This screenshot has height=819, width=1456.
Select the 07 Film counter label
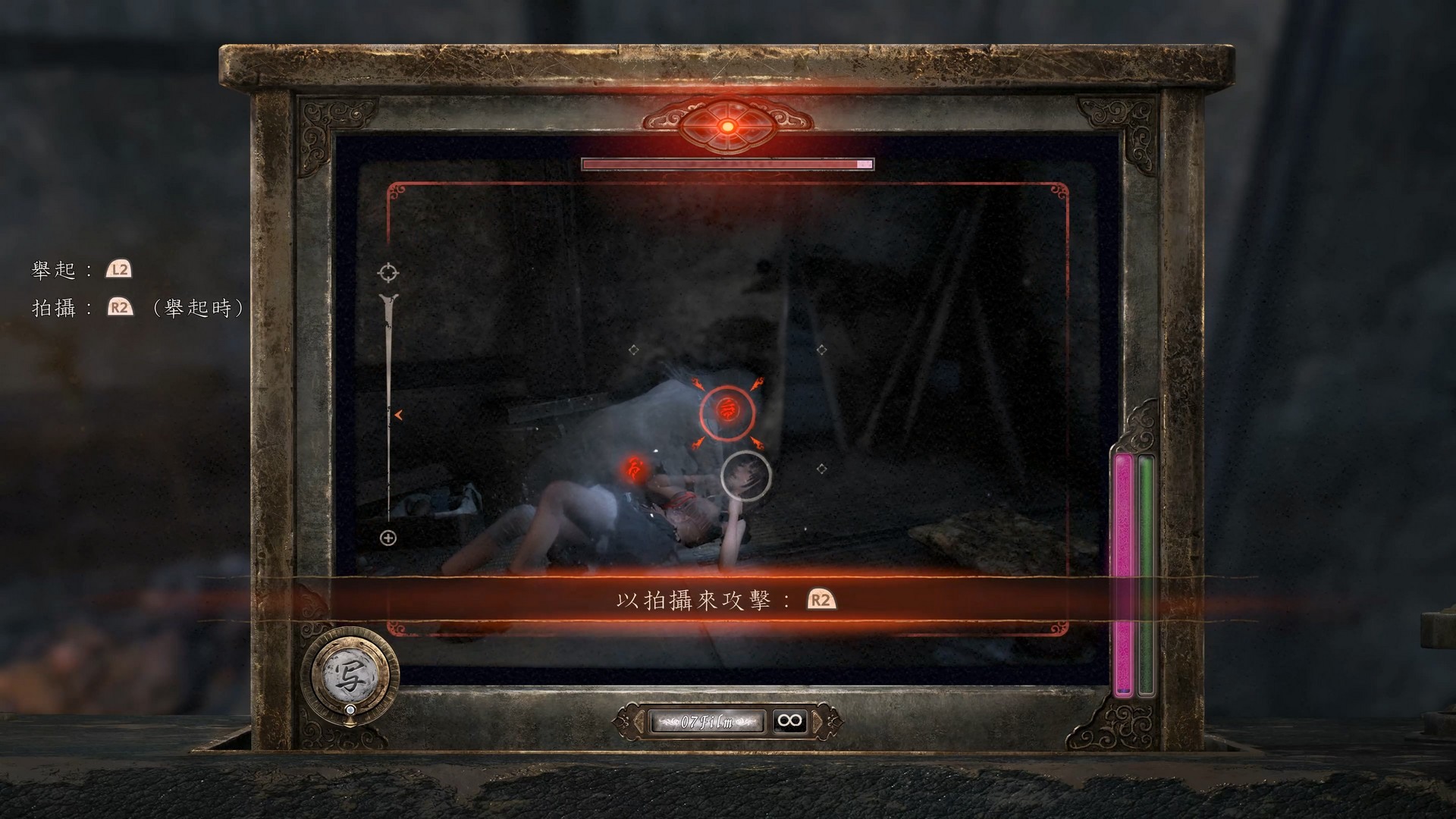pyautogui.click(x=707, y=720)
